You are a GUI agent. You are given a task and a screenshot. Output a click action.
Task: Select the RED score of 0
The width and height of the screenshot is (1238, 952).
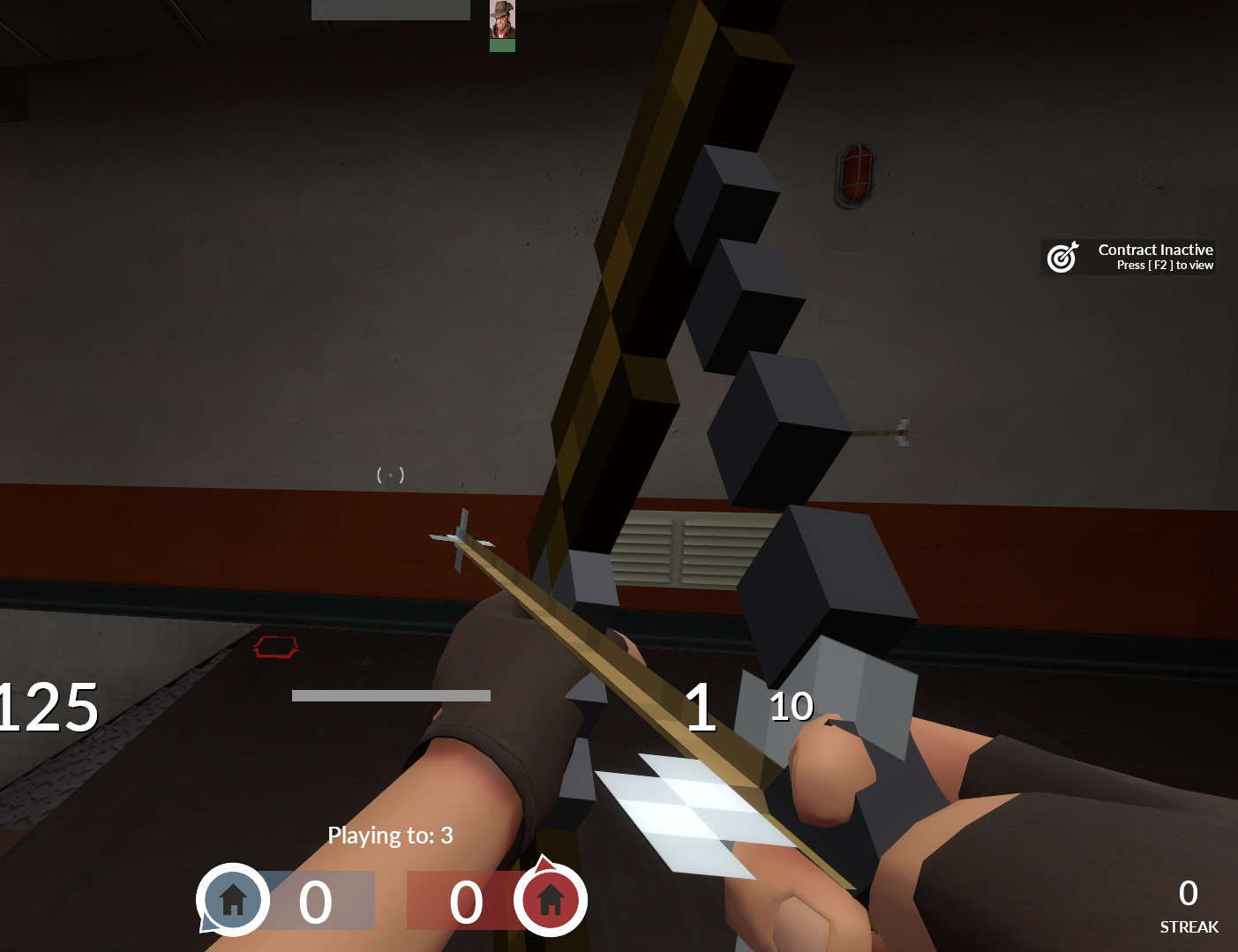467,900
